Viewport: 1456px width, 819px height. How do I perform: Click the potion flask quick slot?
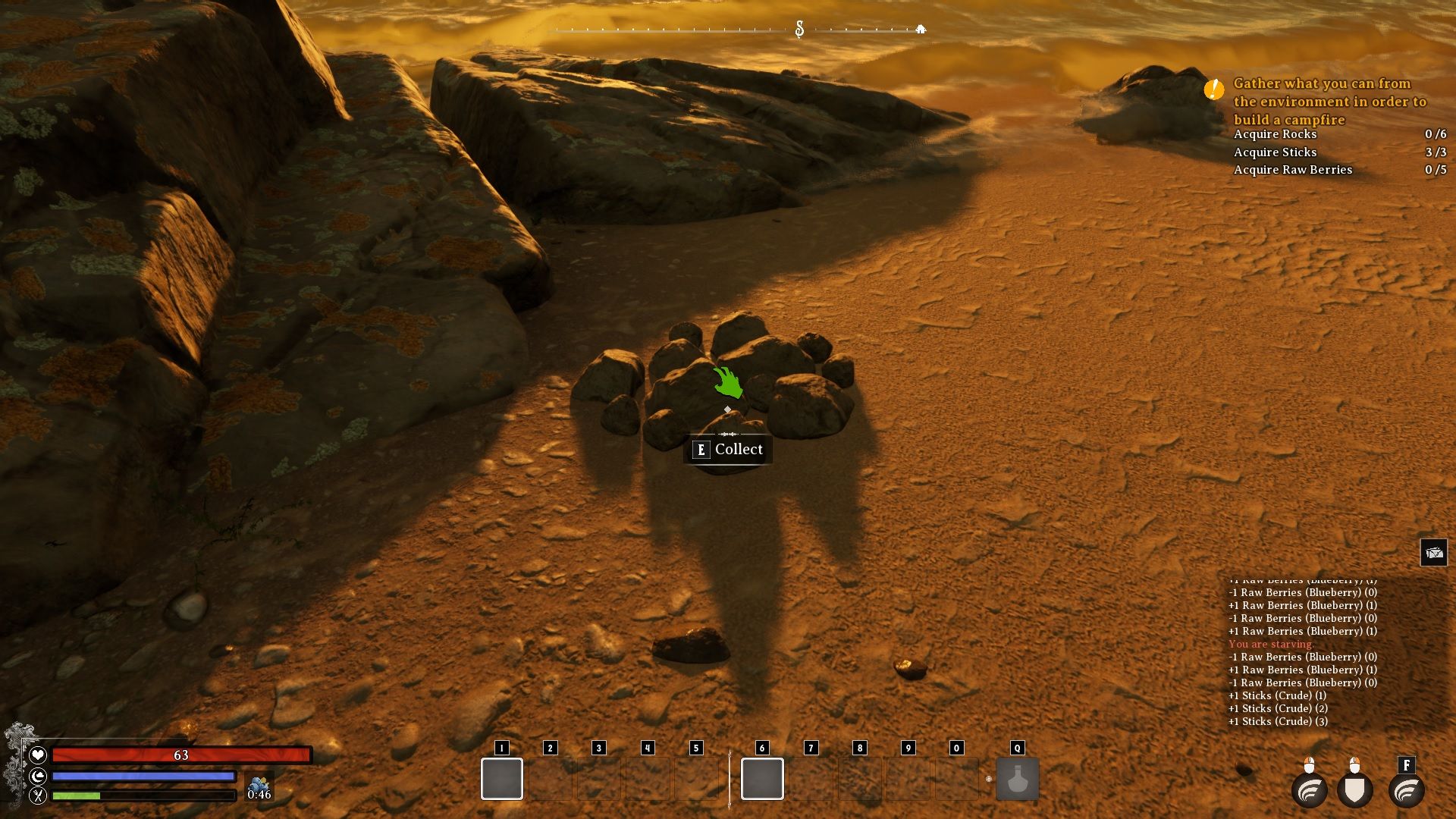point(1017,780)
